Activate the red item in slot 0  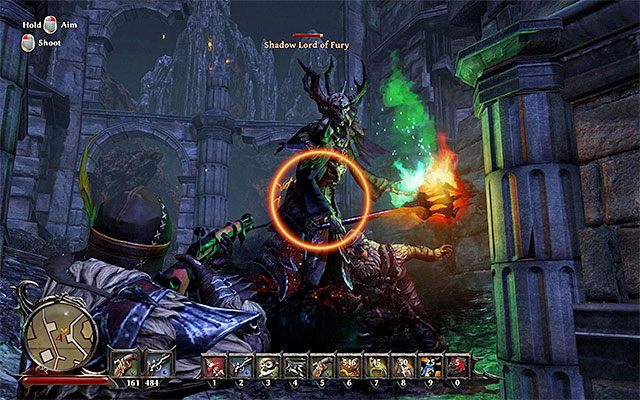(458, 366)
